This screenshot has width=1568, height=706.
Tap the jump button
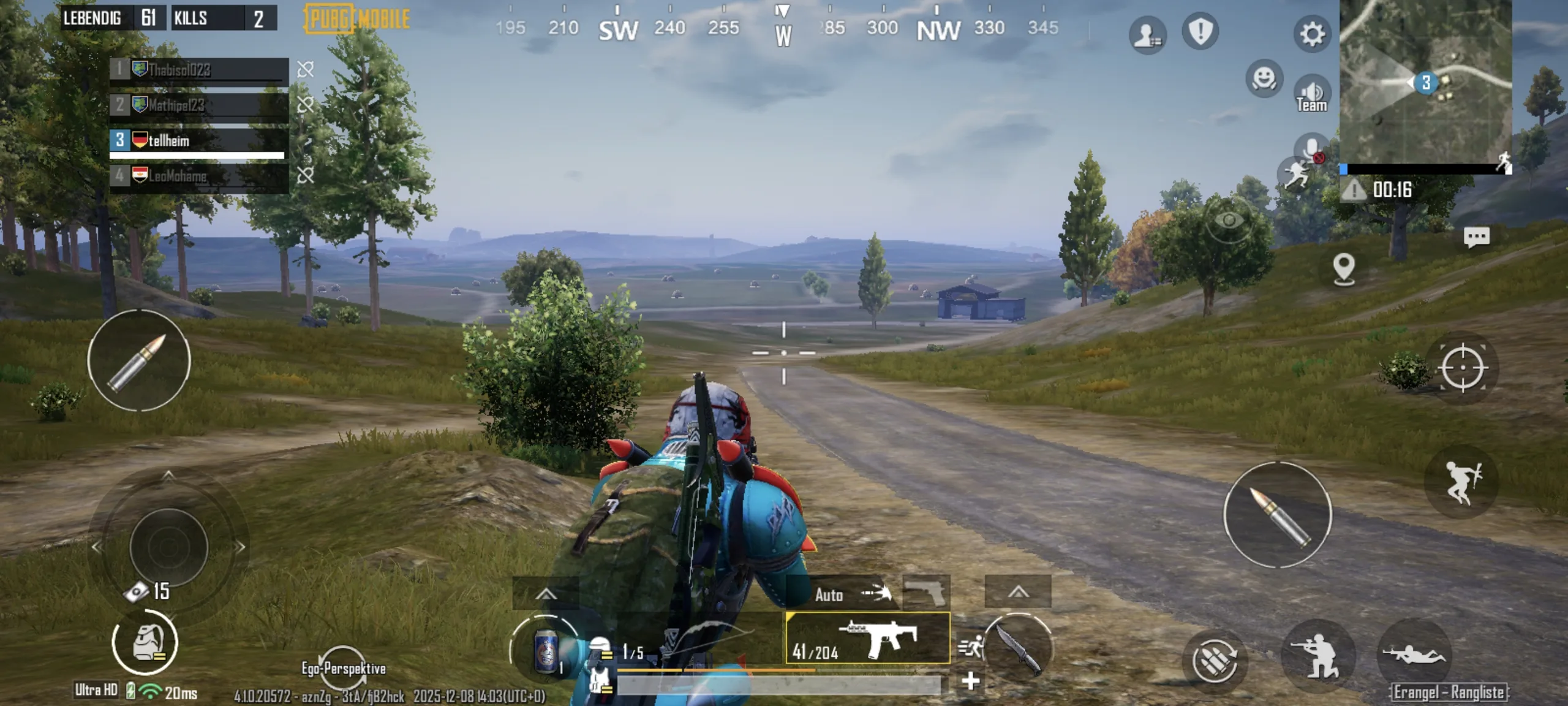tap(1463, 482)
